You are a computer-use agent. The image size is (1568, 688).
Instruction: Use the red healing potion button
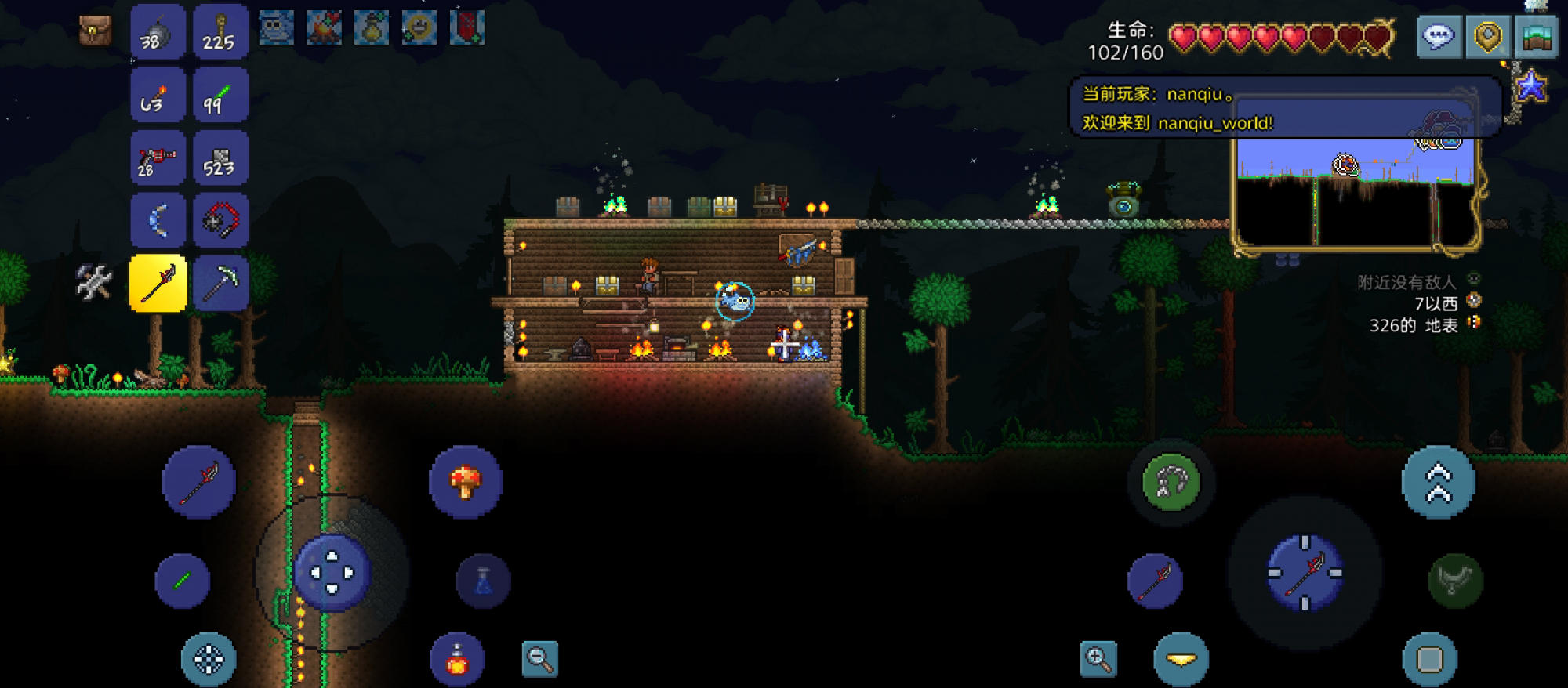[x=457, y=659]
